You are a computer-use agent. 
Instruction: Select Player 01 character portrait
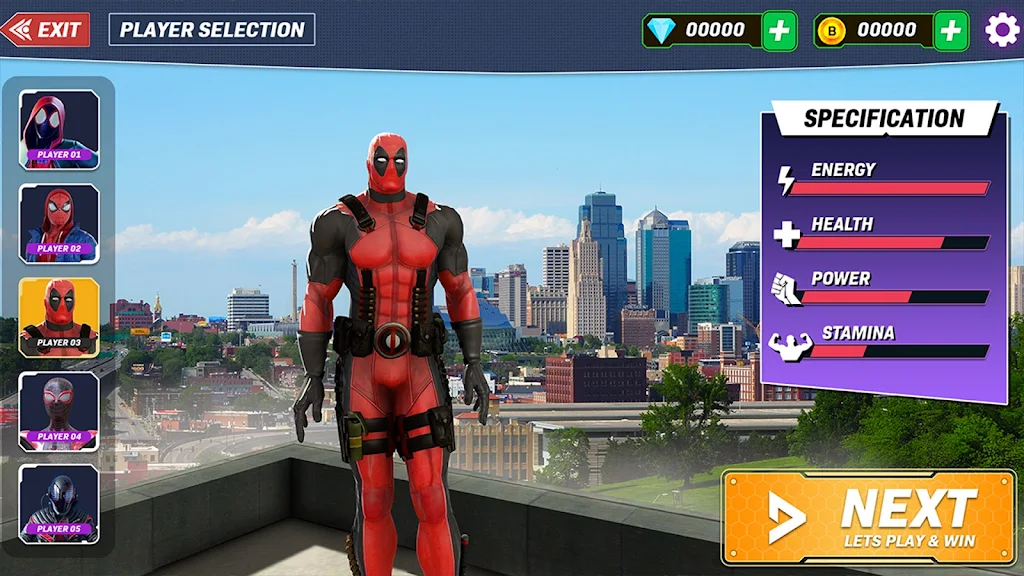pyautogui.click(x=59, y=130)
